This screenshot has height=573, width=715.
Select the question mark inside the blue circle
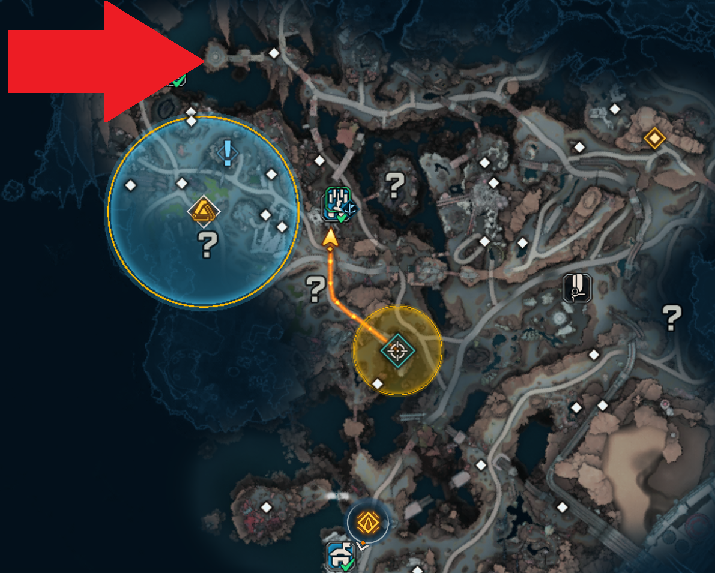(208, 241)
